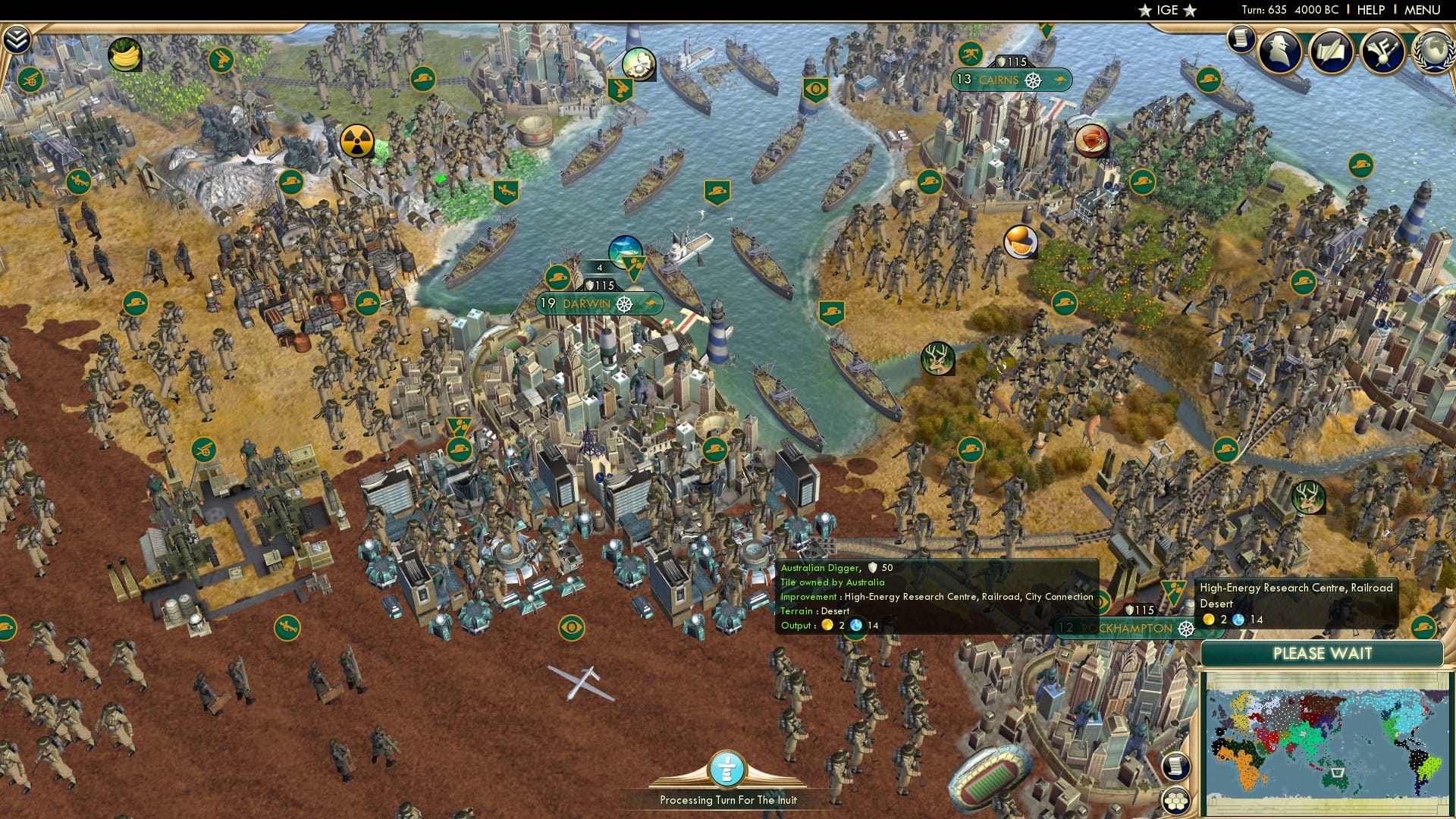Toggle Cairns' city connection wheel icon

(x=1033, y=78)
